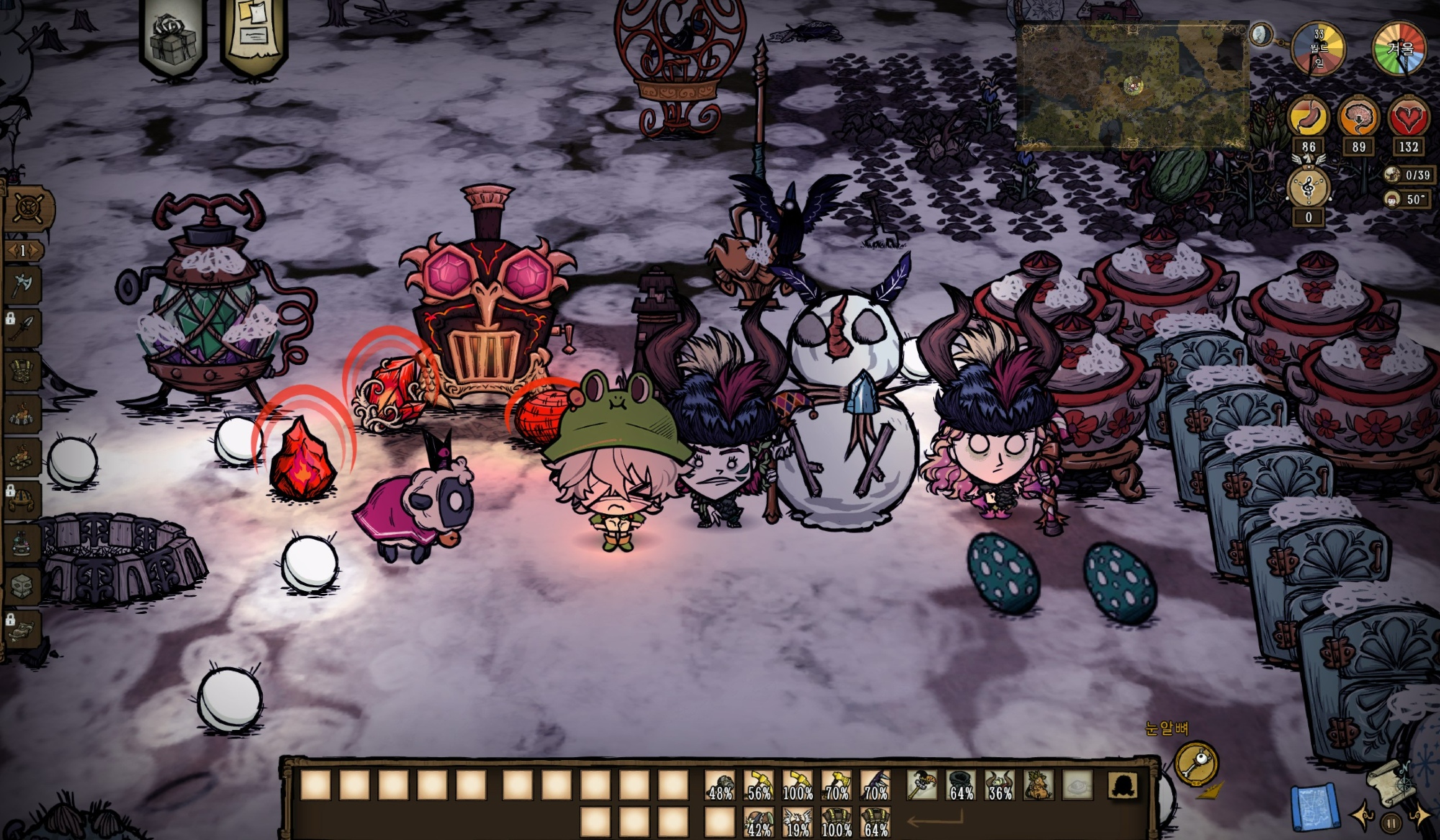The image size is (1440, 840).
Task: Pick the dark spiked weapon at 70%
Action: pos(876,786)
